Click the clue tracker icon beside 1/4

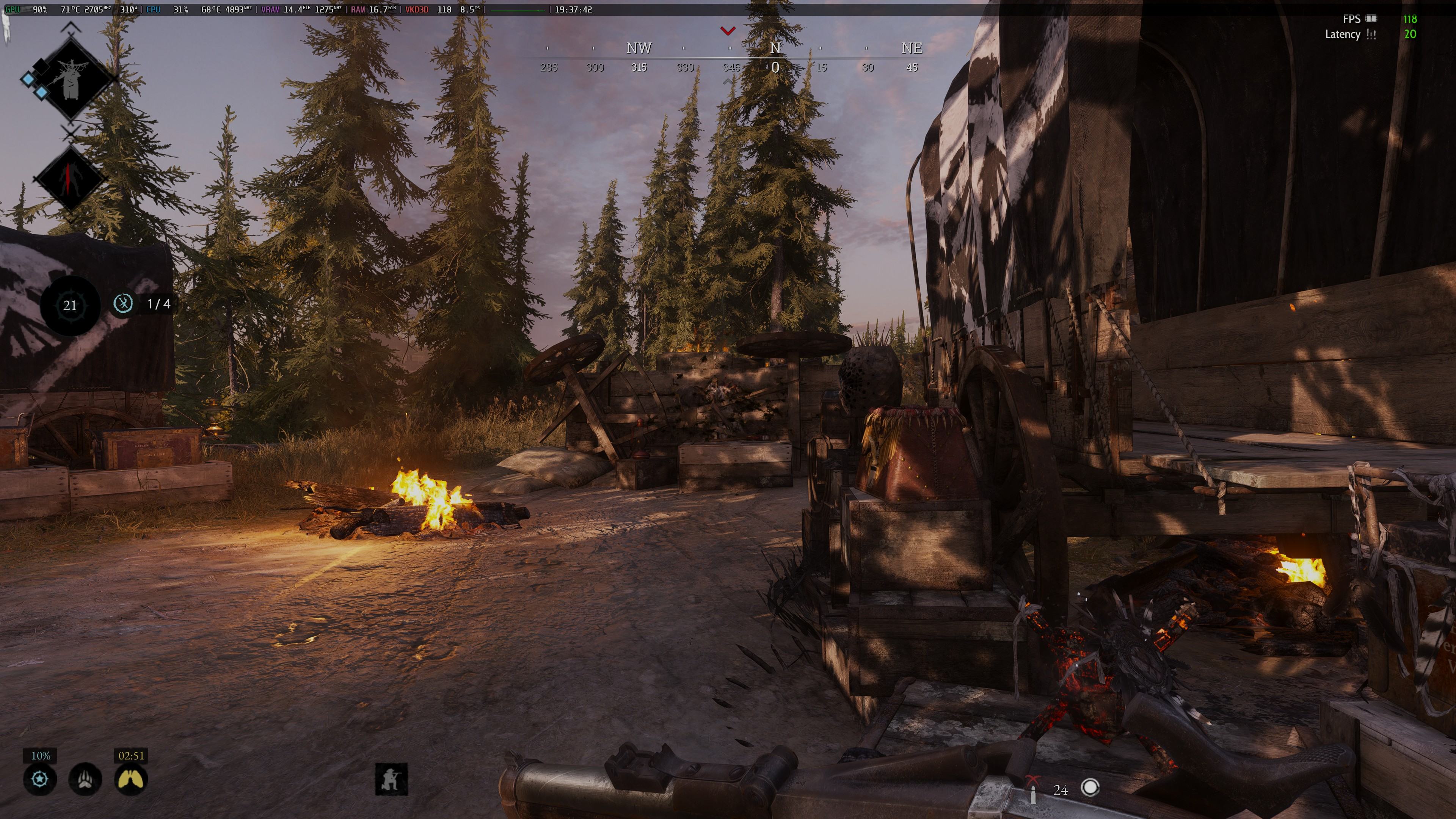point(122,303)
